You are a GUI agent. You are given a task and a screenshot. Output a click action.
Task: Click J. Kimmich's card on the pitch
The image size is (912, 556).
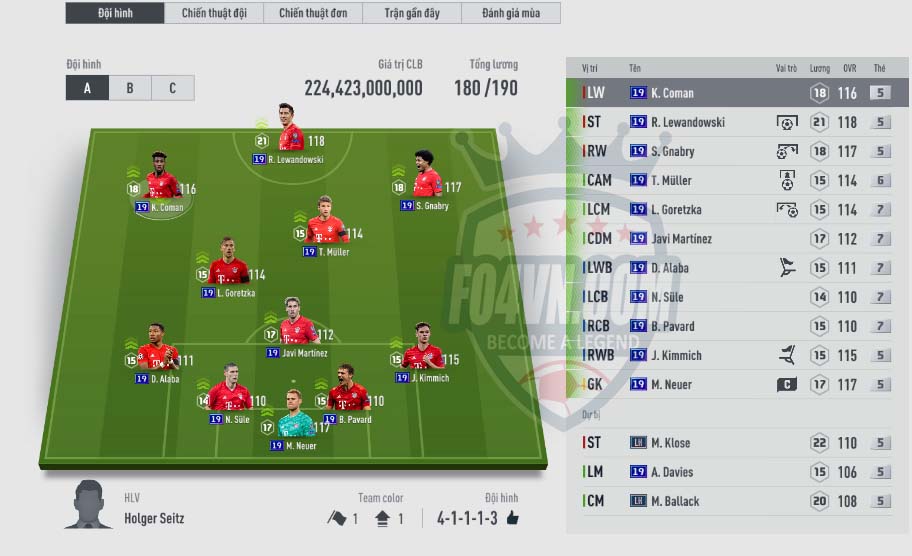click(423, 357)
